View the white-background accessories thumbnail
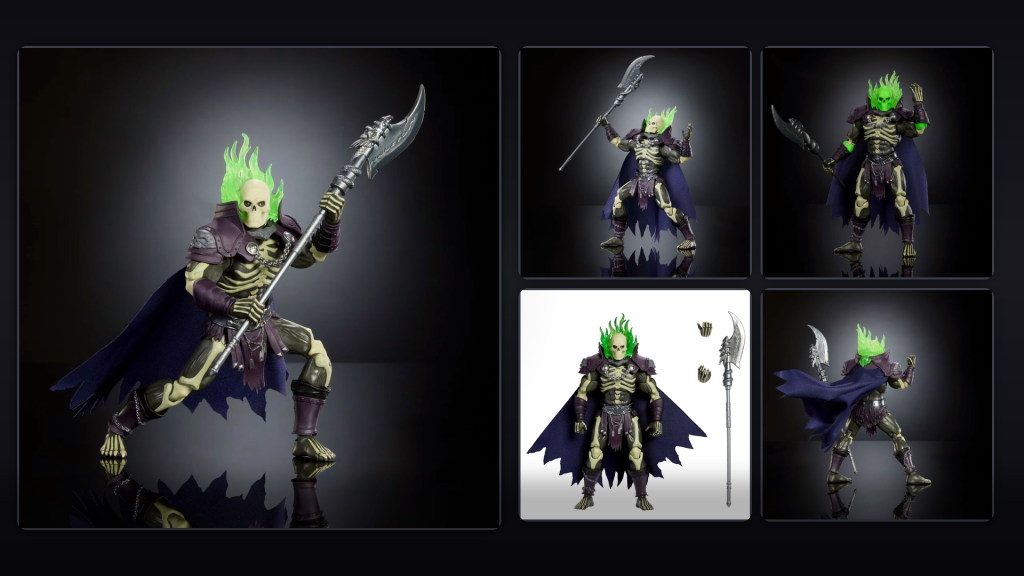Viewport: 1024px width, 576px height. coord(634,404)
